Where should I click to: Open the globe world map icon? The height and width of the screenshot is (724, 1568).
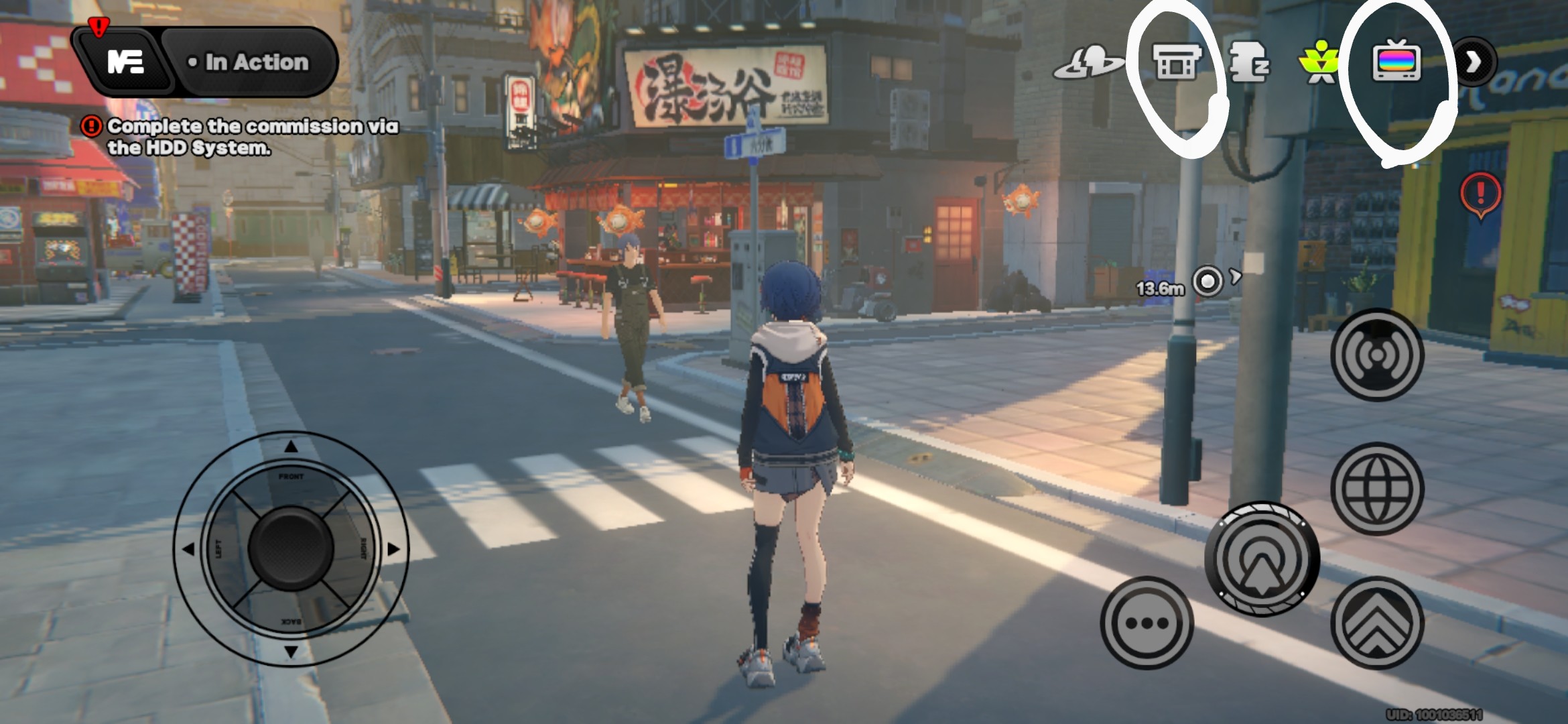(1377, 487)
